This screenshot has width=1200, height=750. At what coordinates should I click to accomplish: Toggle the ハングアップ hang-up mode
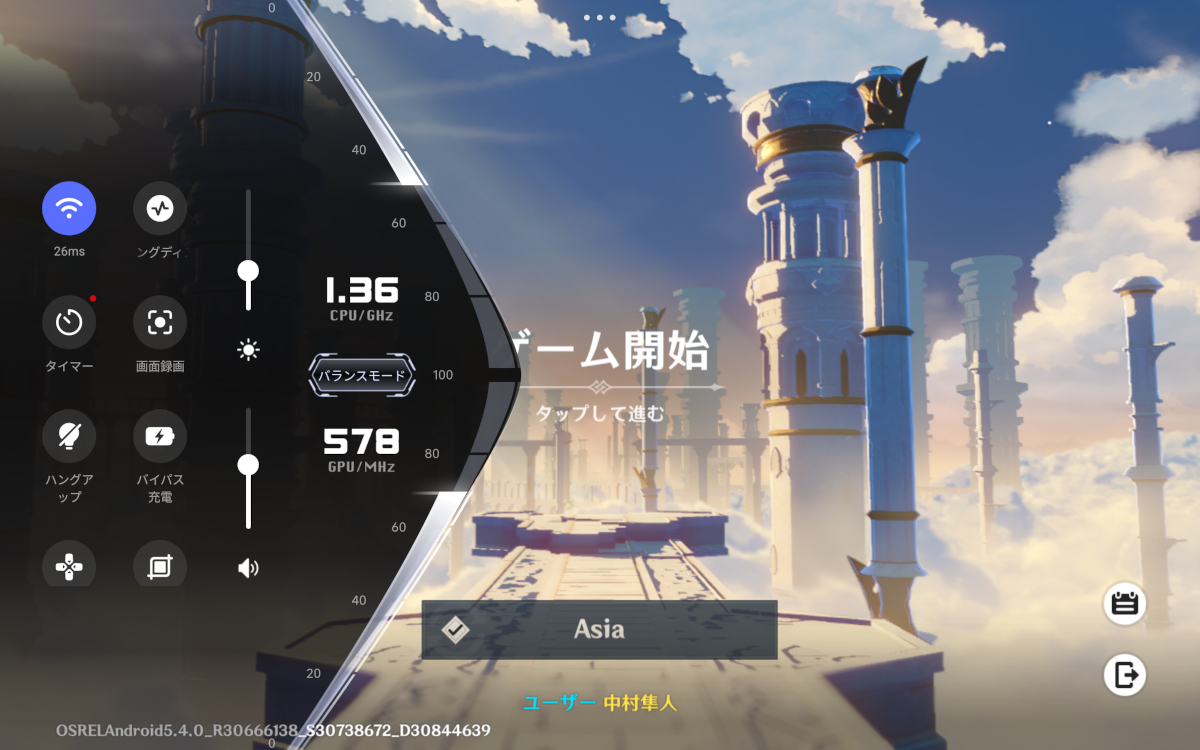pyautogui.click(x=69, y=436)
